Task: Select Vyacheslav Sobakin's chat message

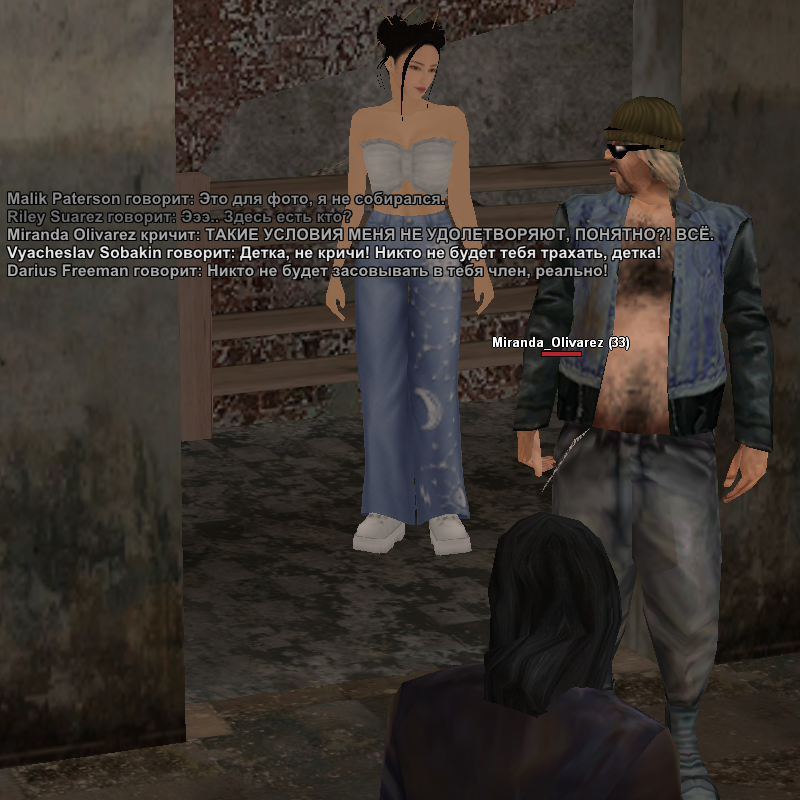Action: pyautogui.click(x=334, y=252)
